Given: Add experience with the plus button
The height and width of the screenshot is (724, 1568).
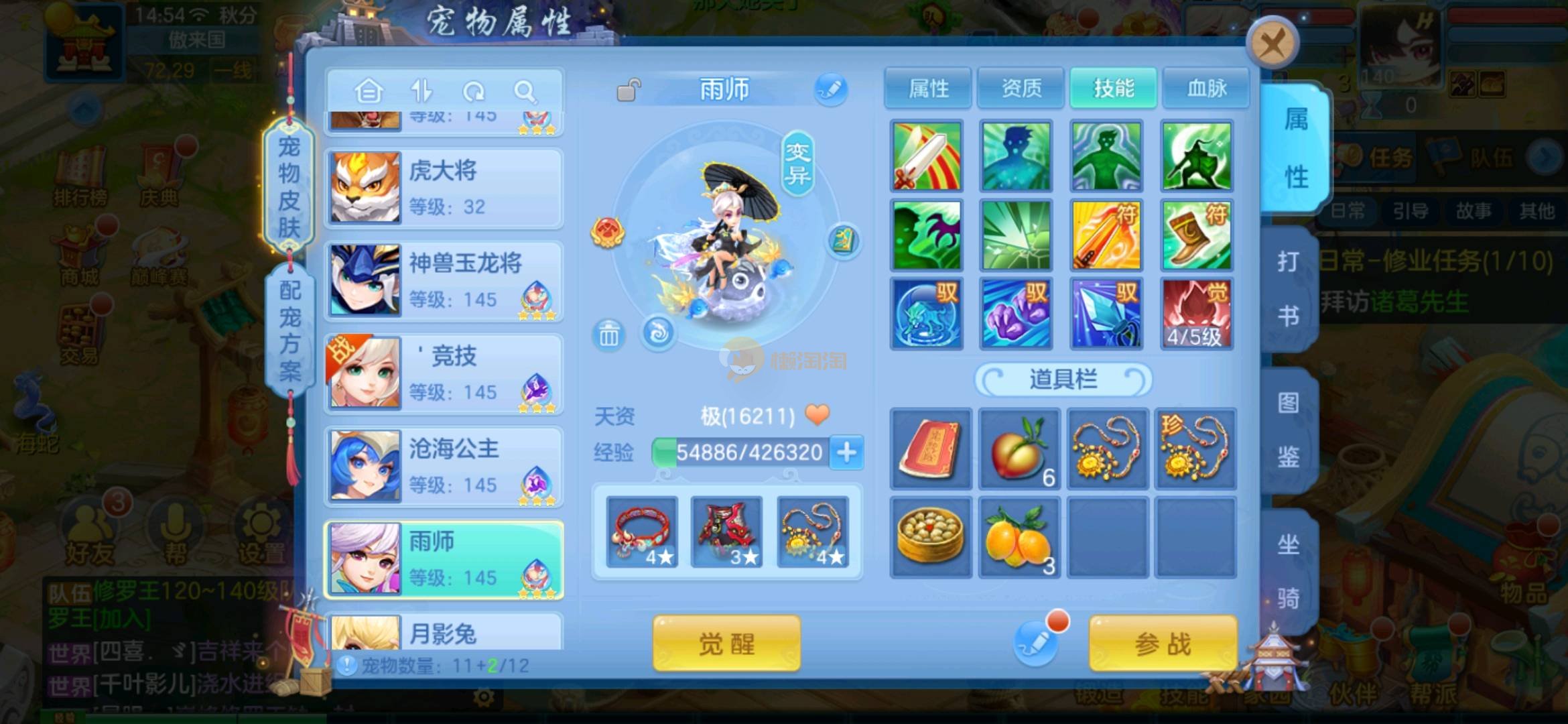Looking at the screenshot, I should (x=846, y=452).
